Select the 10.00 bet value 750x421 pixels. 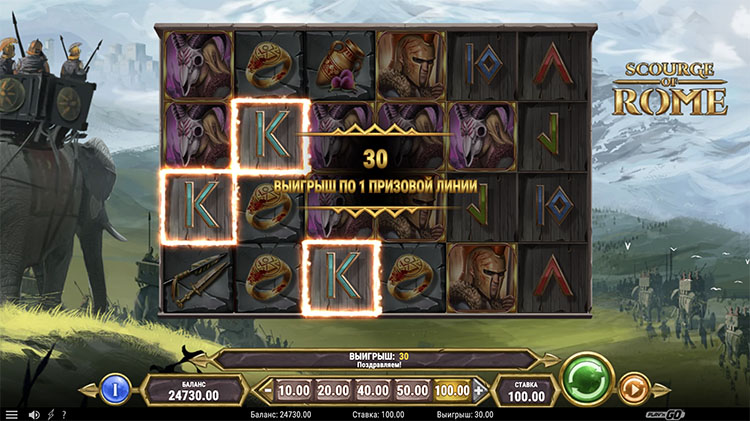click(293, 389)
